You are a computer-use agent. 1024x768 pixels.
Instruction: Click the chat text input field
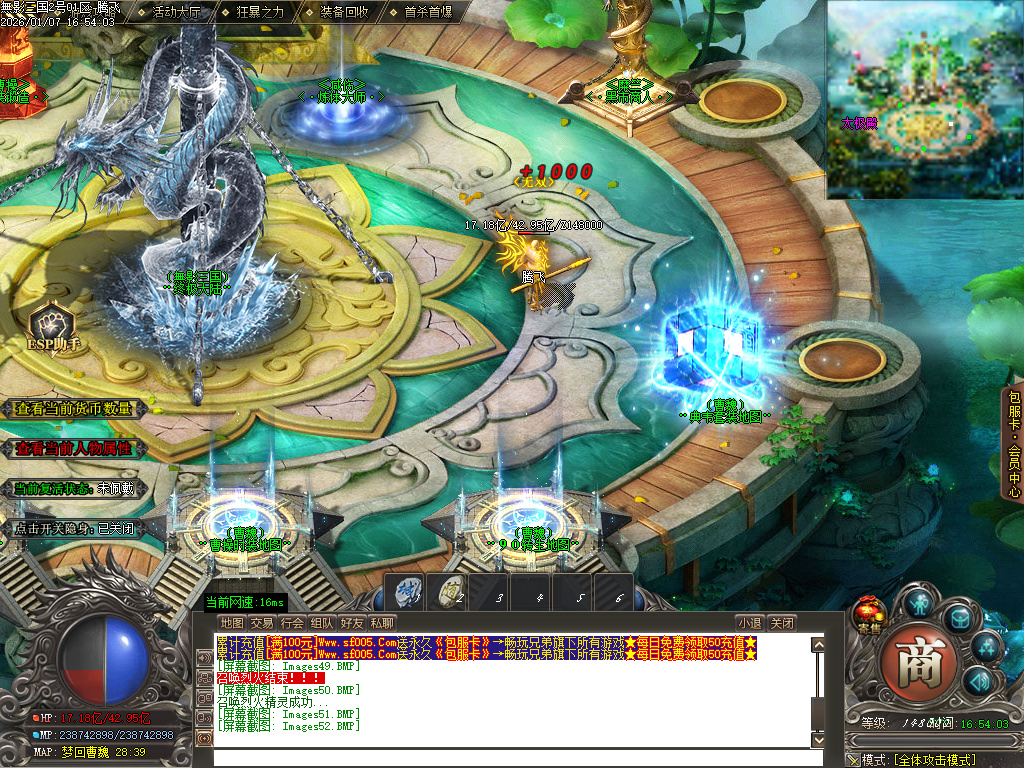coord(510,757)
